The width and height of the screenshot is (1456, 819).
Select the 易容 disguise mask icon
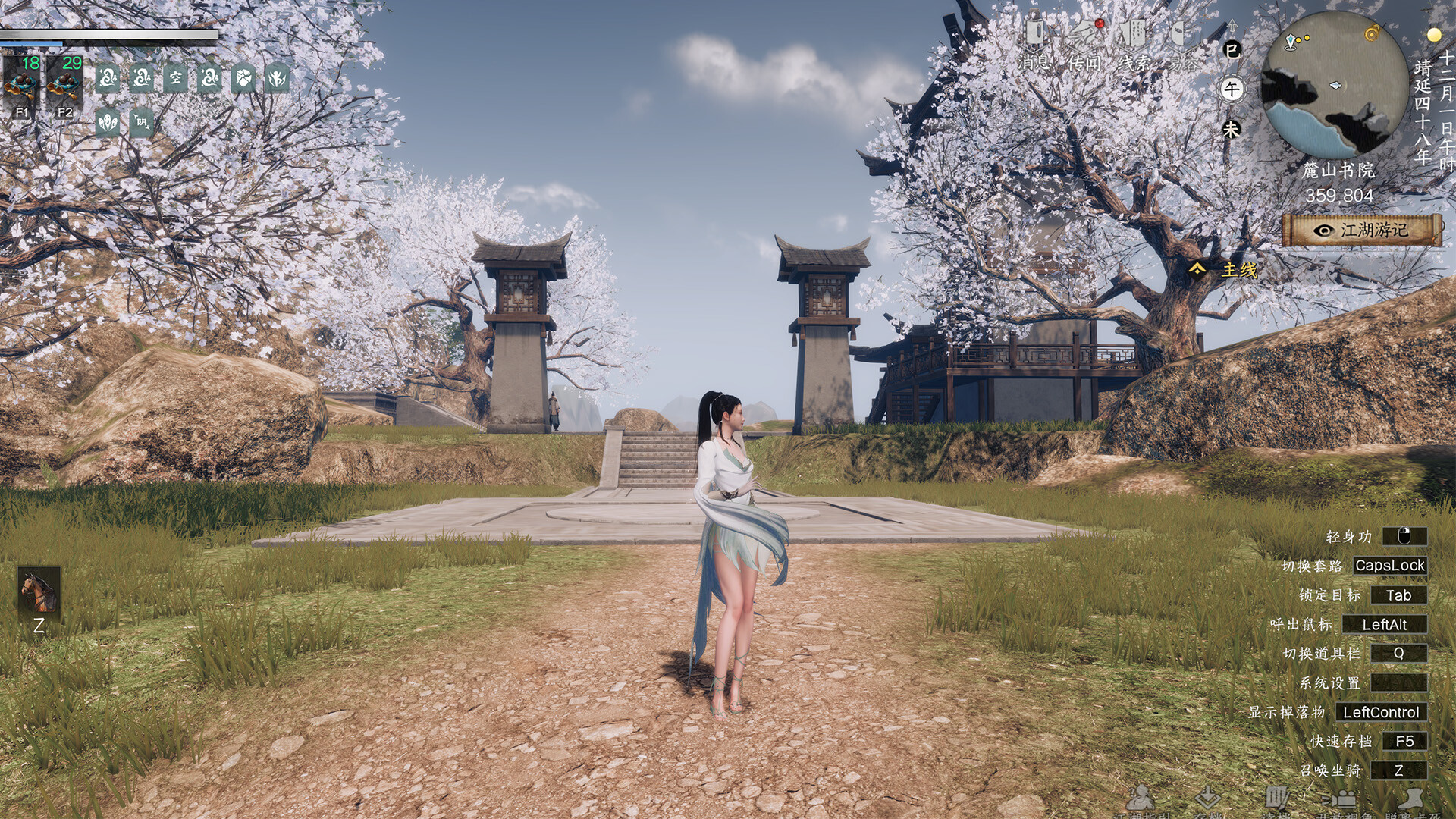coord(1180,35)
